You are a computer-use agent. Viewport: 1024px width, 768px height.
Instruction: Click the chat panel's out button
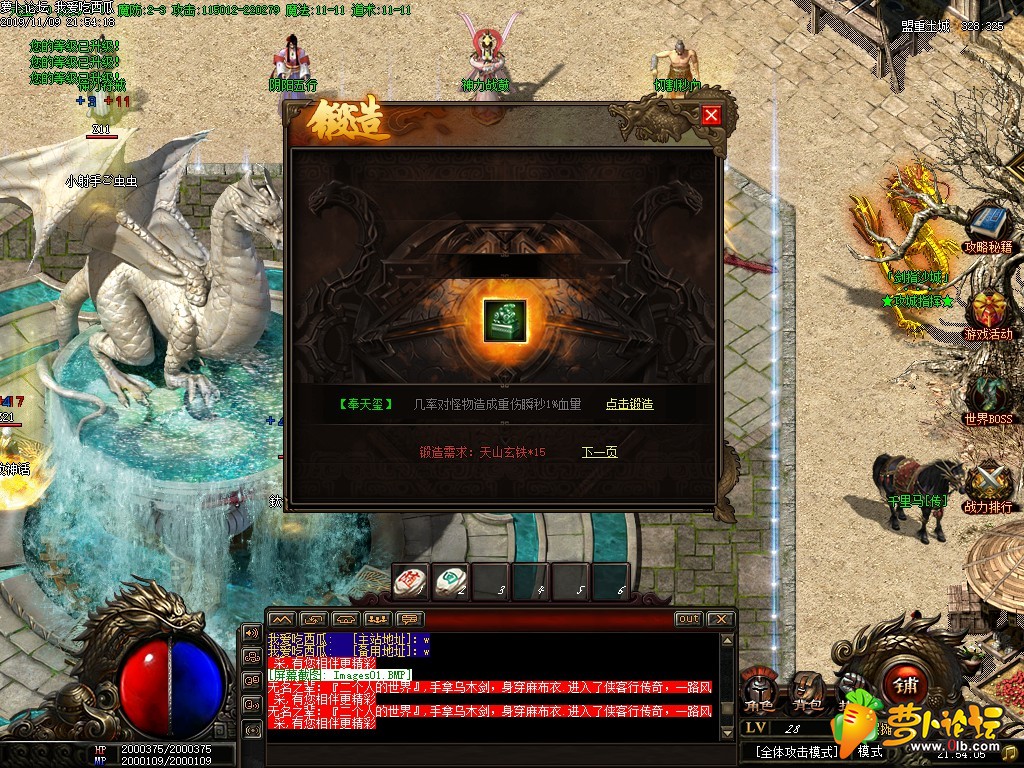click(688, 619)
